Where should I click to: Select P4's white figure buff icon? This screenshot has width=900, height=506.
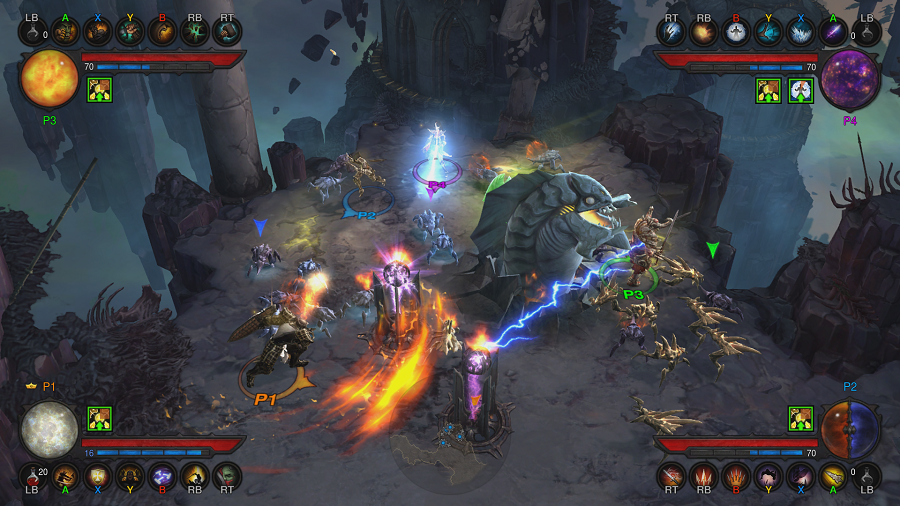(x=801, y=90)
